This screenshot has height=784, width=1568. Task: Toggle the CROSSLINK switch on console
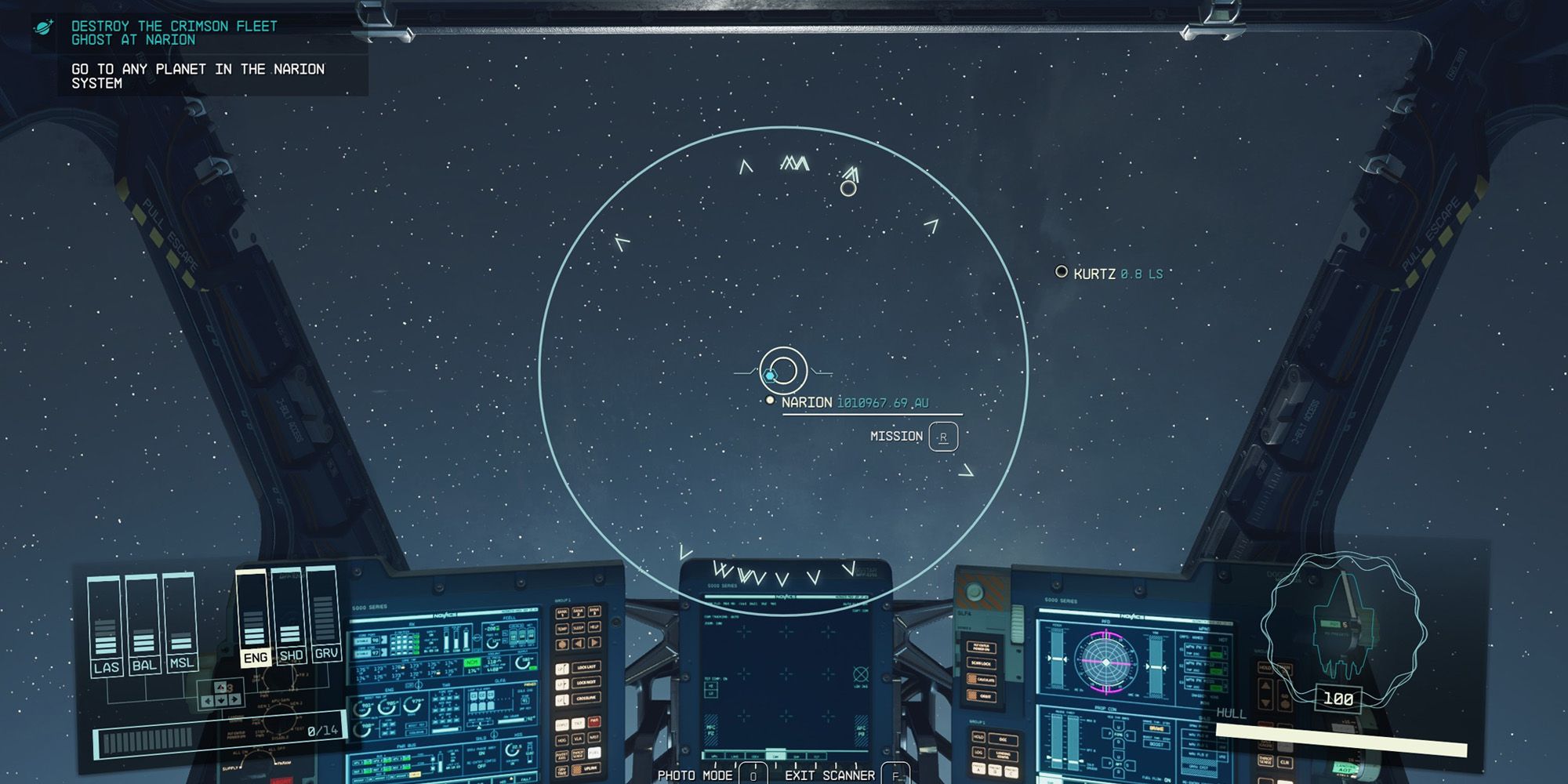(586, 697)
